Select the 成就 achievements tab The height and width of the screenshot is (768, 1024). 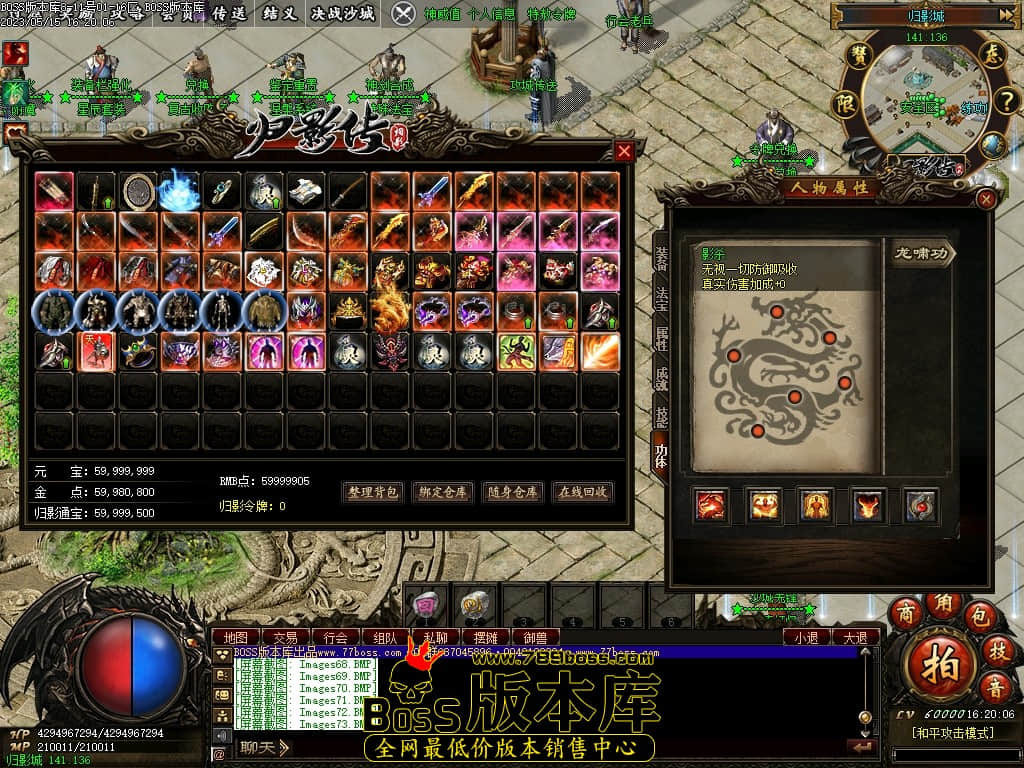pos(661,378)
